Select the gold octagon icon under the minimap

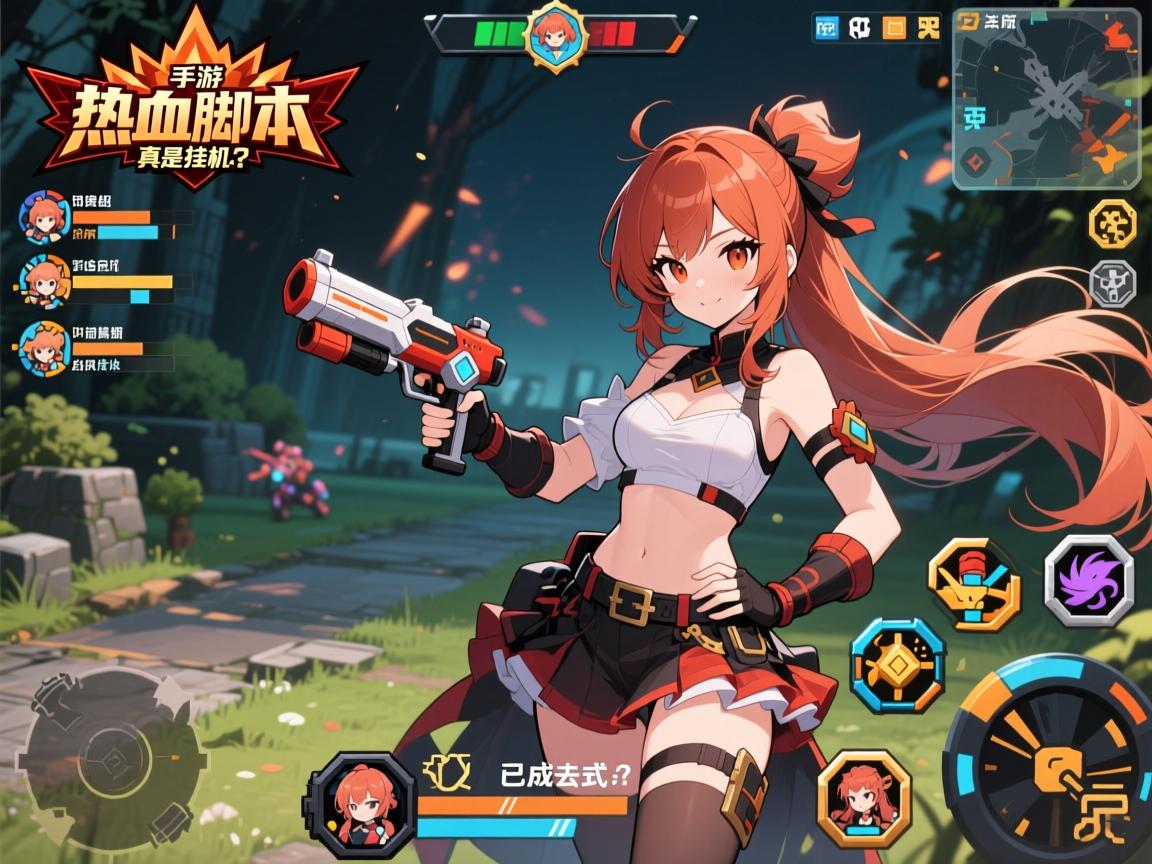[x=1112, y=223]
